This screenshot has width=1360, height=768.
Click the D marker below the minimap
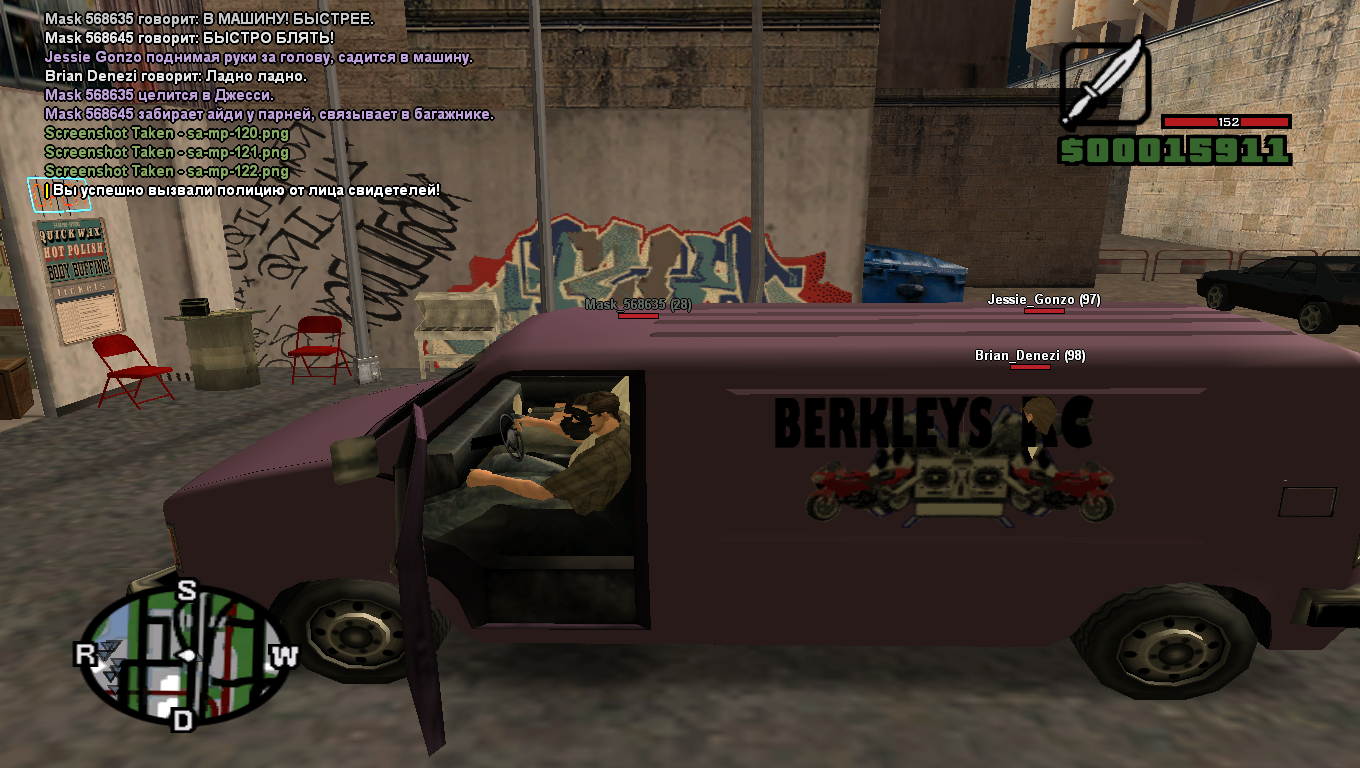click(x=182, y=719)
